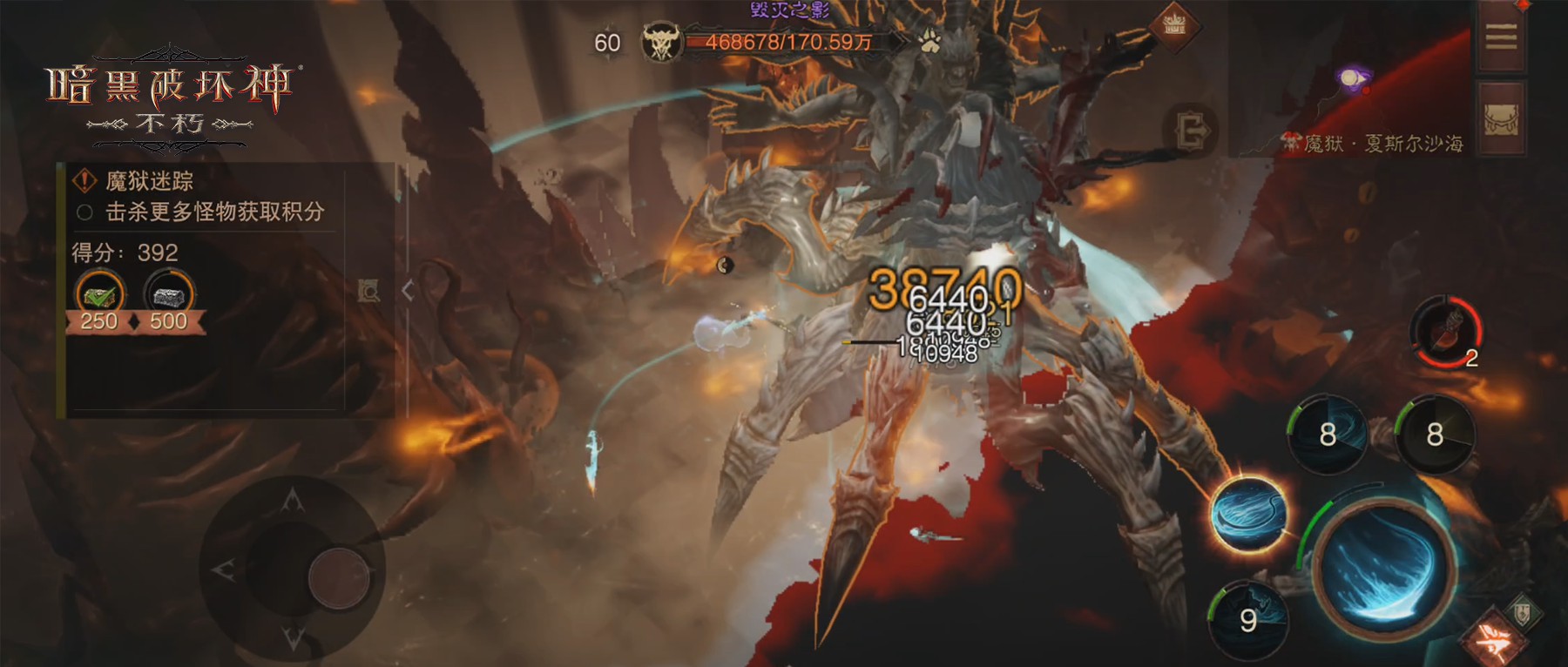Open the 魔狱迷踪 quest entry
This screenshot has width=1568, height=667.
click(x=150, y=181)
